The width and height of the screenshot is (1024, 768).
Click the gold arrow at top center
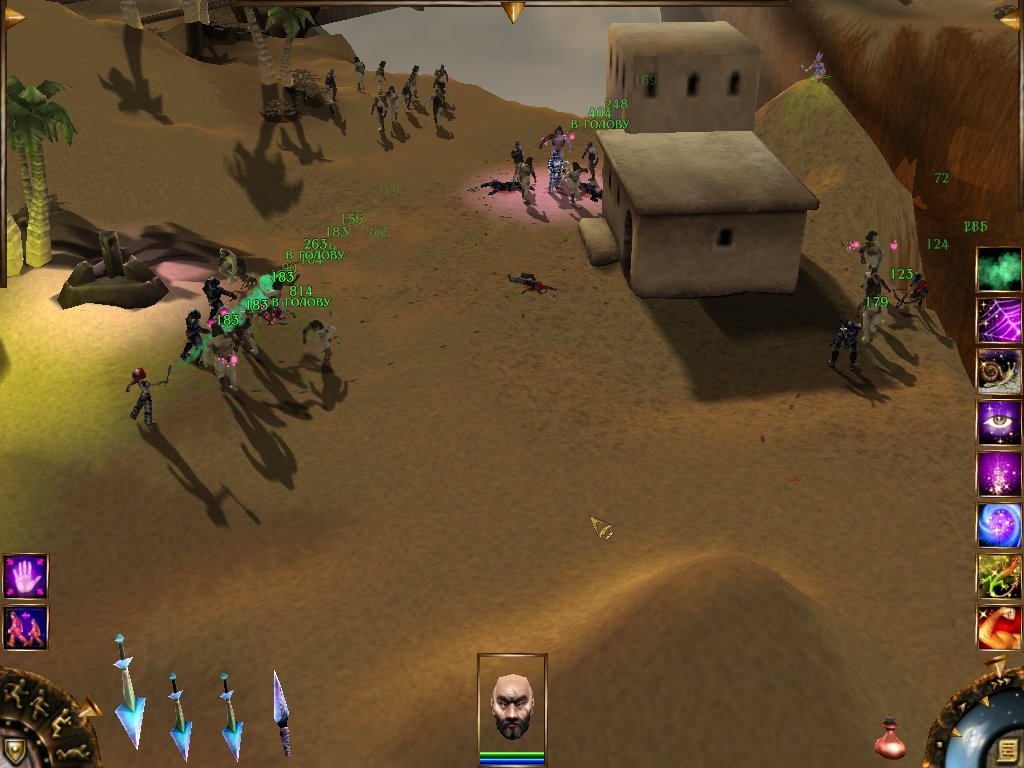[x=513, y=11]
